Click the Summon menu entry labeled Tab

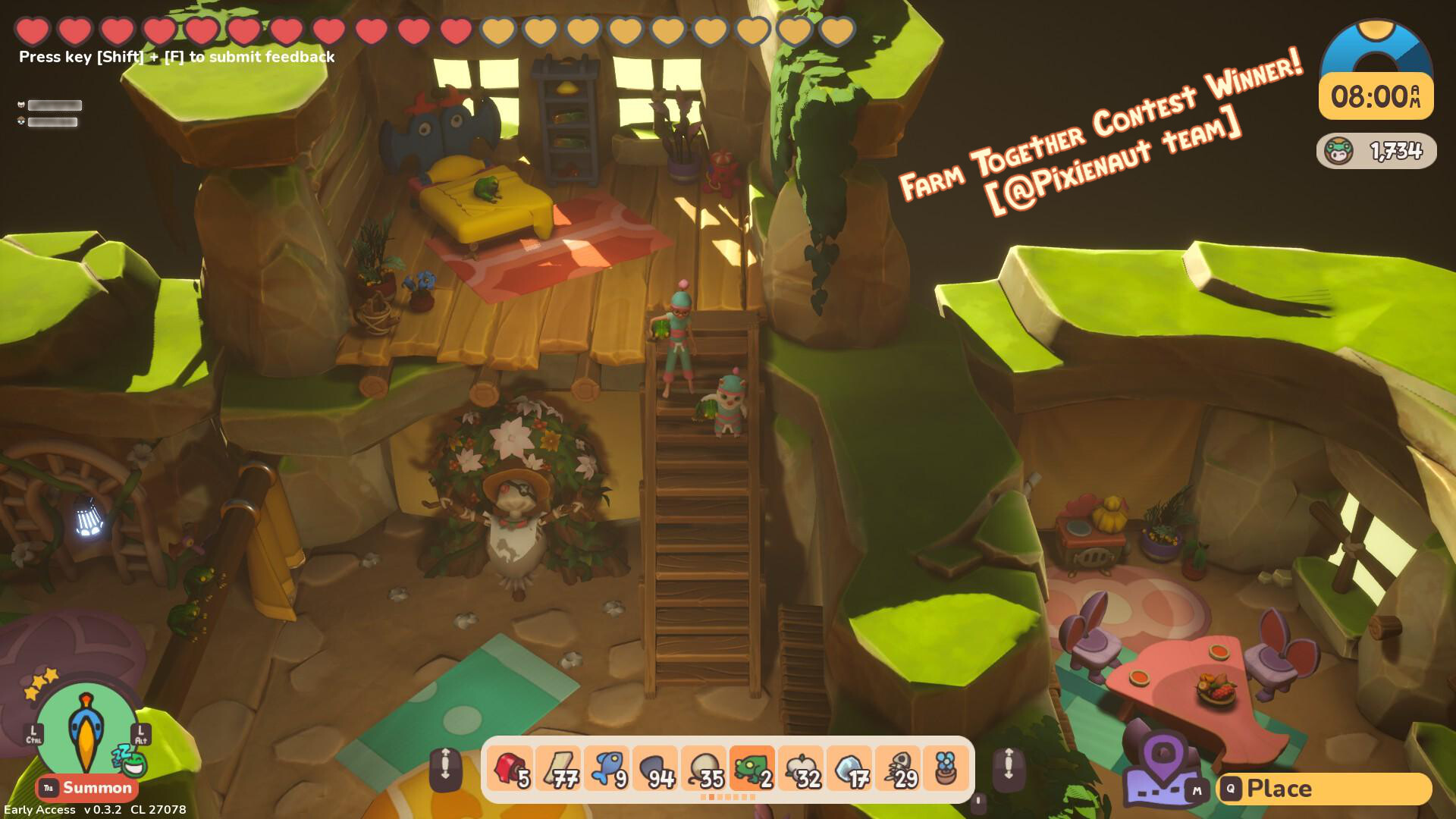47,789
